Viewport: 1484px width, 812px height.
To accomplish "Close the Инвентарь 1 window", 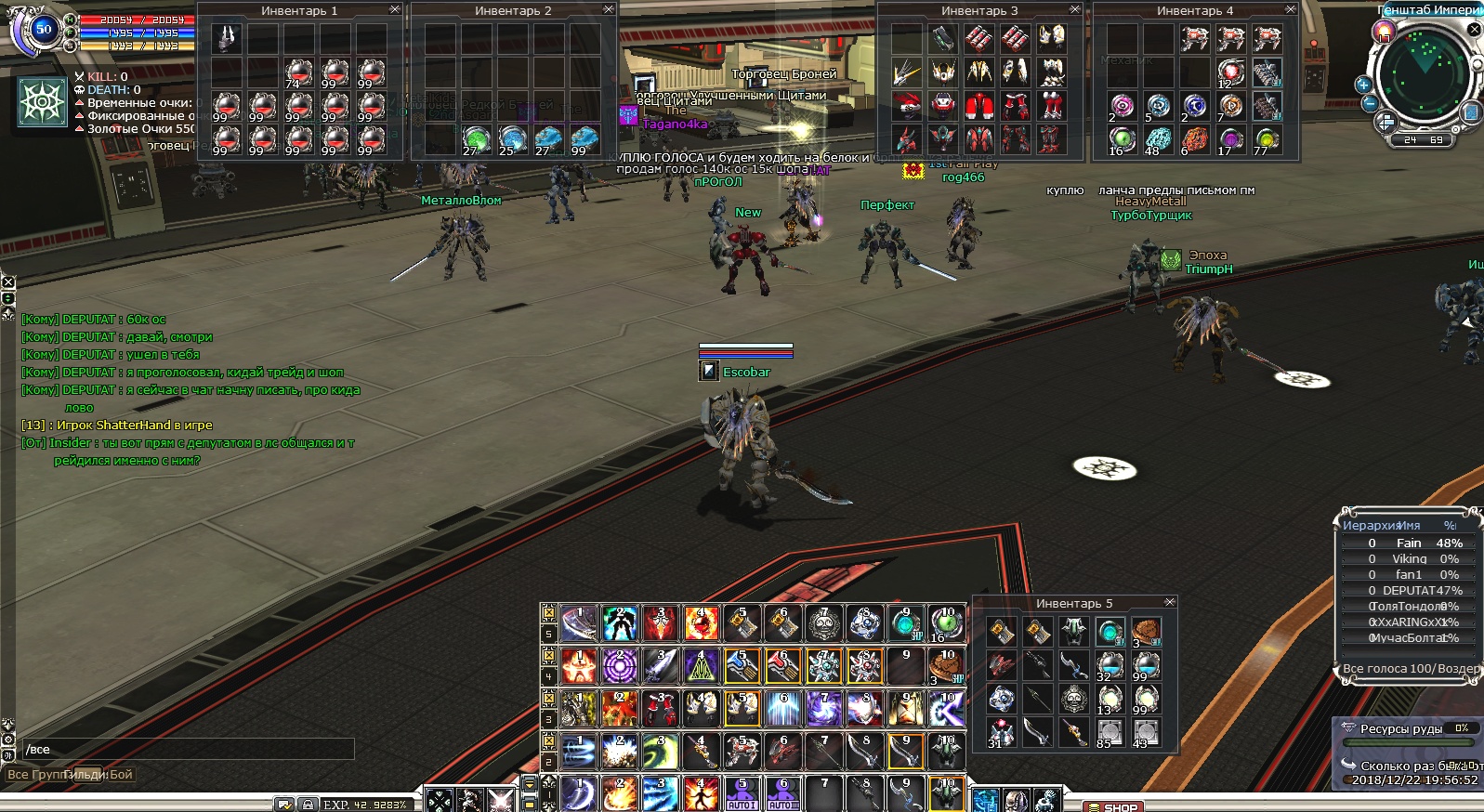I will point(395,9).
